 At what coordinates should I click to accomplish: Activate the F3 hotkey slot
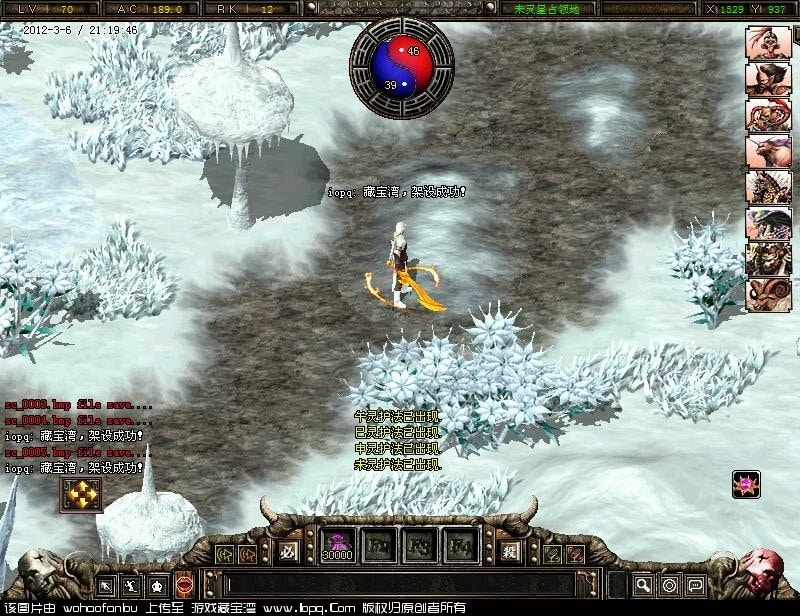[419, 546]
